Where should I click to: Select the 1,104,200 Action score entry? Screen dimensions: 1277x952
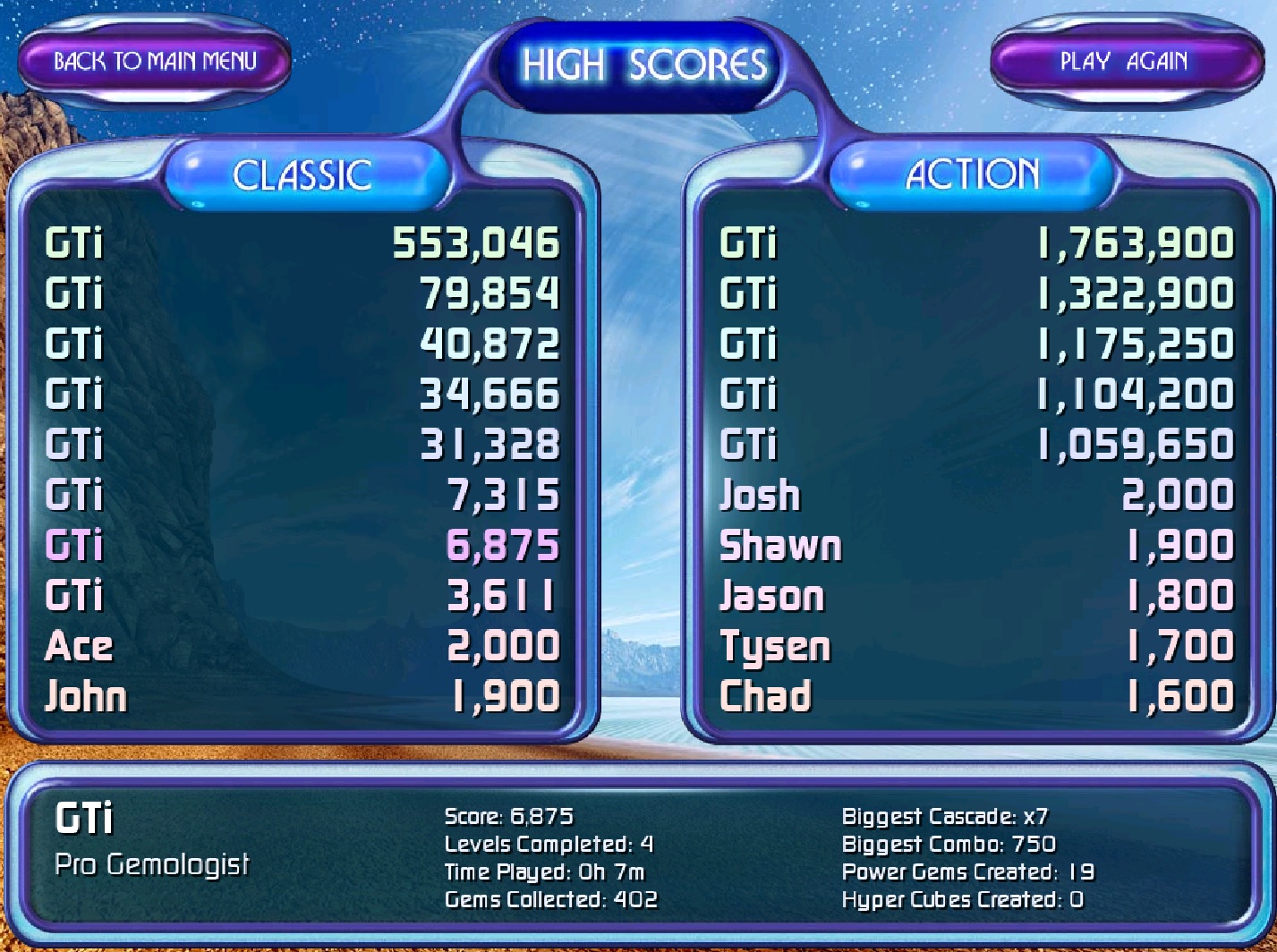[976, 395]
